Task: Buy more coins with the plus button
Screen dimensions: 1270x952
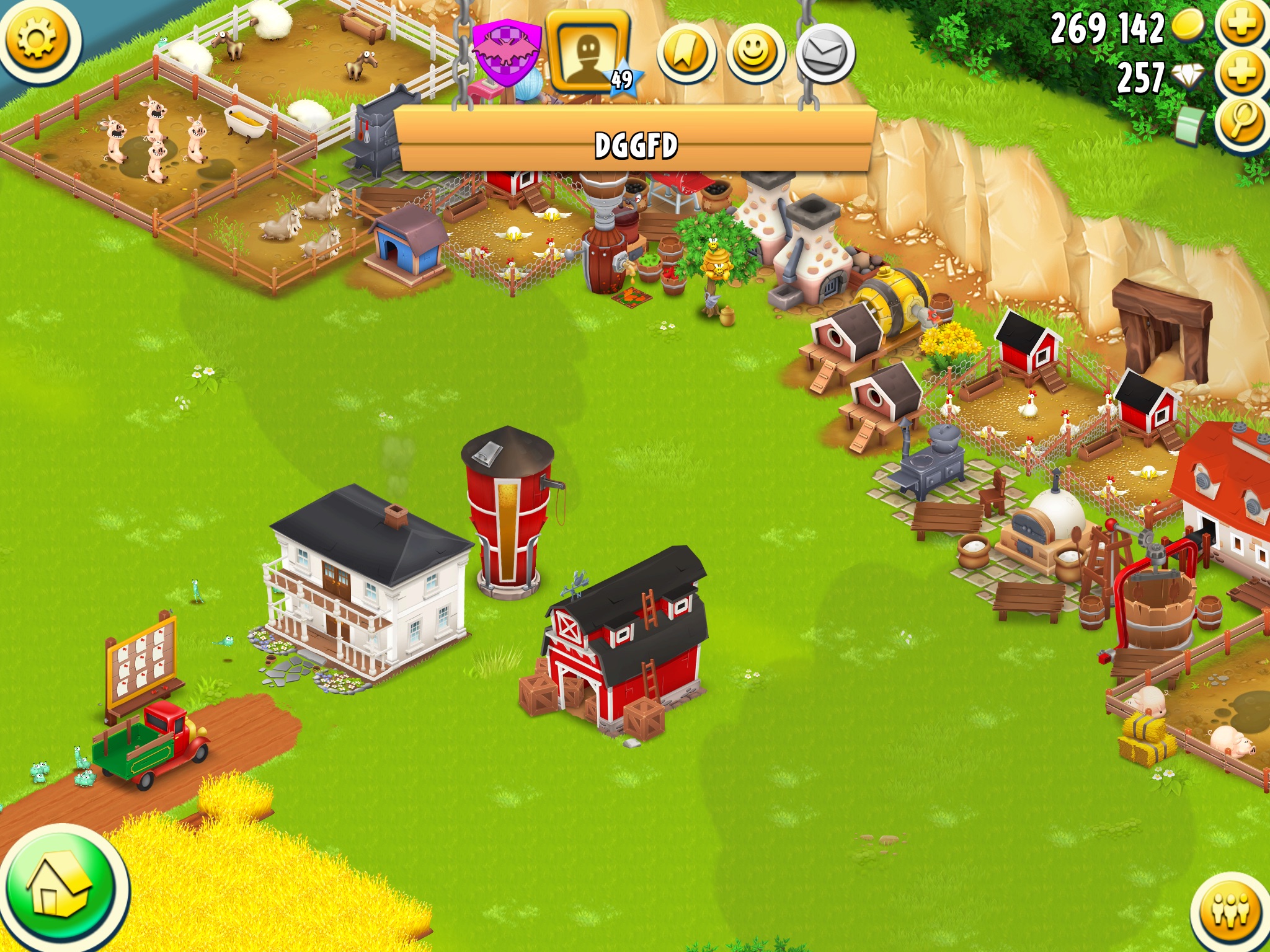Action: point(1241,25)
